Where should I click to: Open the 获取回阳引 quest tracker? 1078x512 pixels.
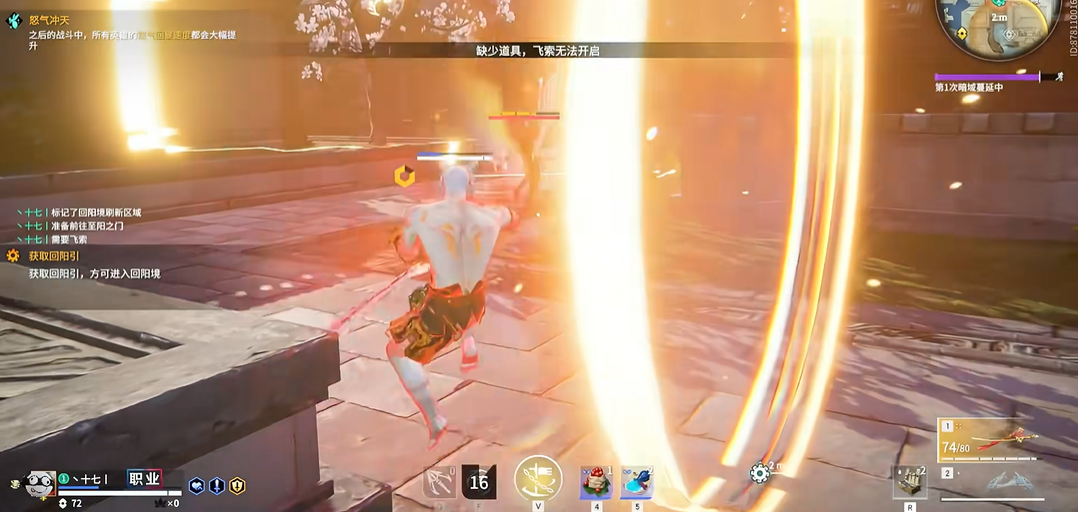coord(54,256)
